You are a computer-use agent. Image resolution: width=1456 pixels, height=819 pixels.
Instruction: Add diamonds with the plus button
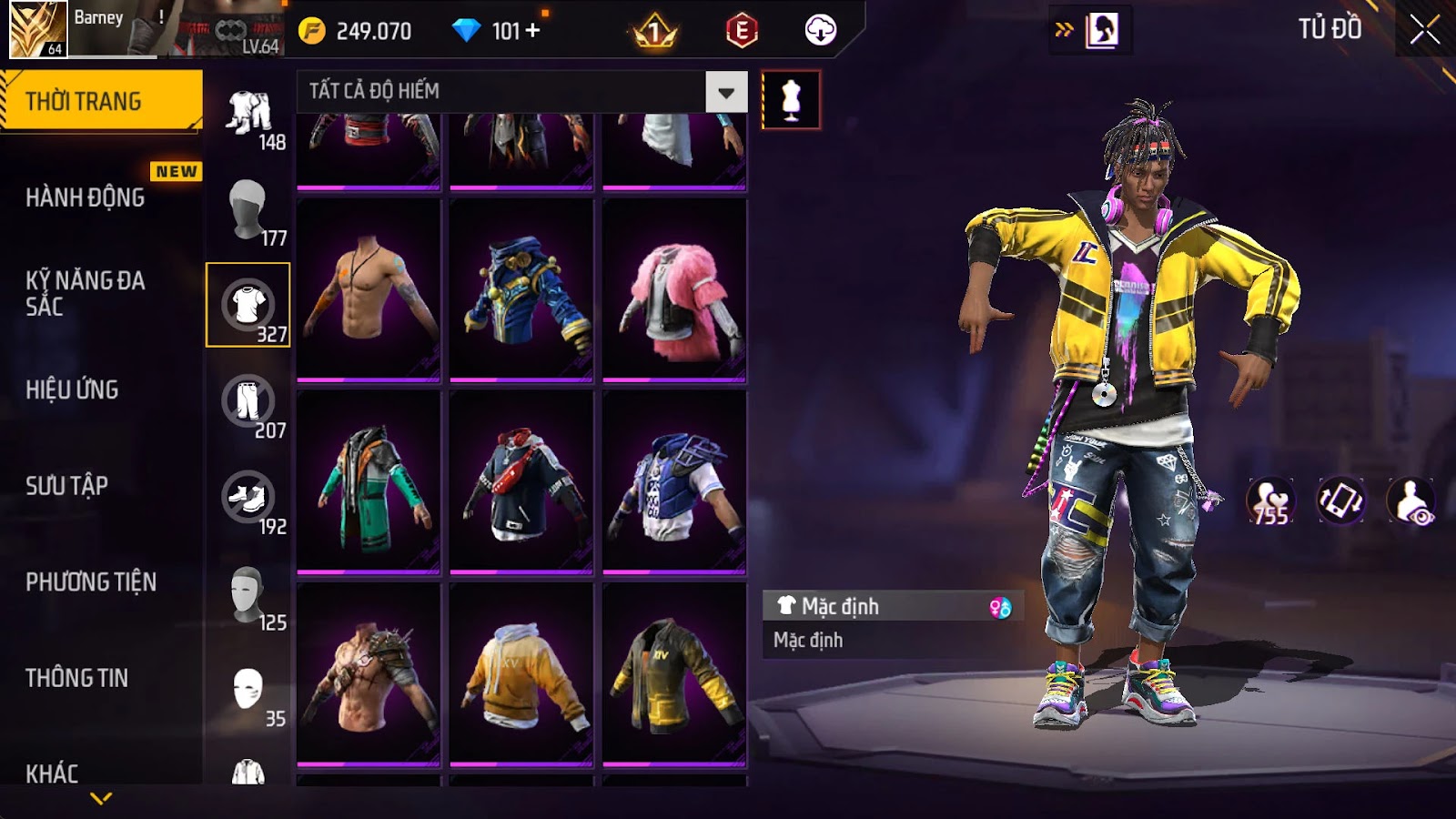533,31
